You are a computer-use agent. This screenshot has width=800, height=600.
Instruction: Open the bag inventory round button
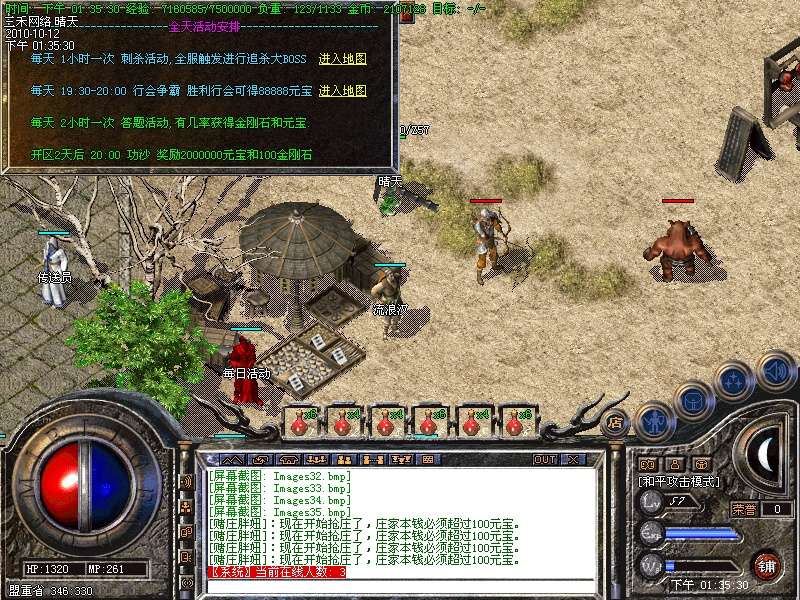point(693,401)
